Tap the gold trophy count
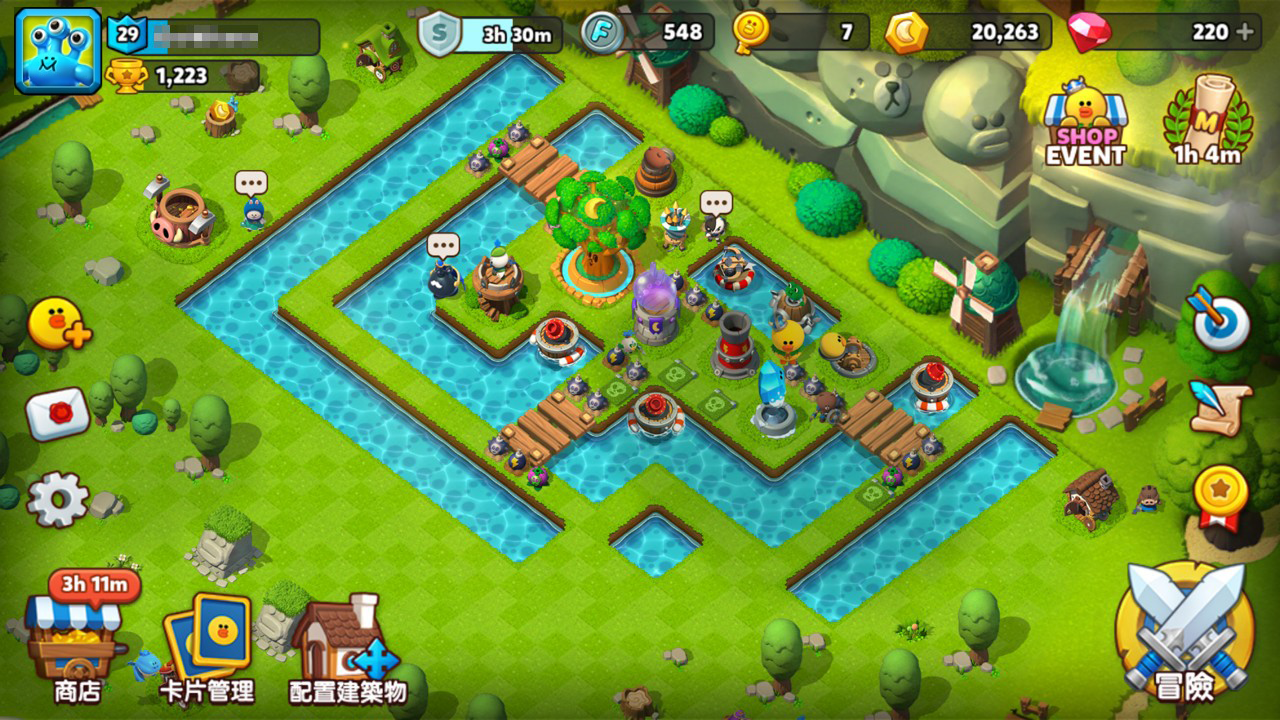1280x720 pixels. pos(127,76)
